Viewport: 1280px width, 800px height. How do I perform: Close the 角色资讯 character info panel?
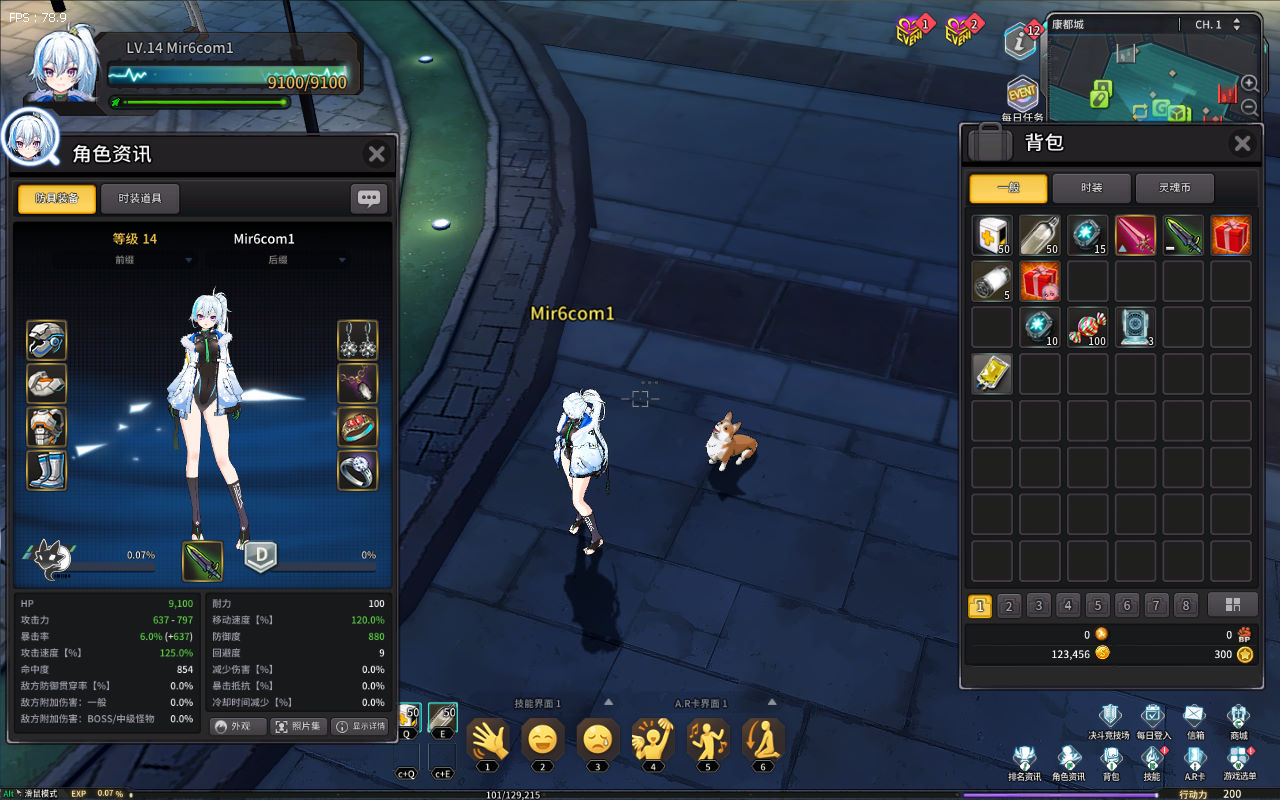[376, 154]
